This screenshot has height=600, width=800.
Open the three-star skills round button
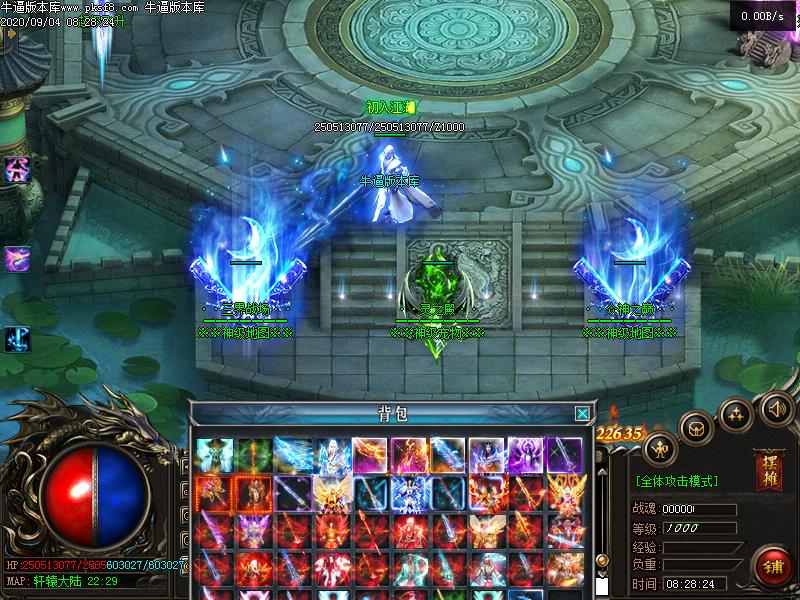(737, 414)
